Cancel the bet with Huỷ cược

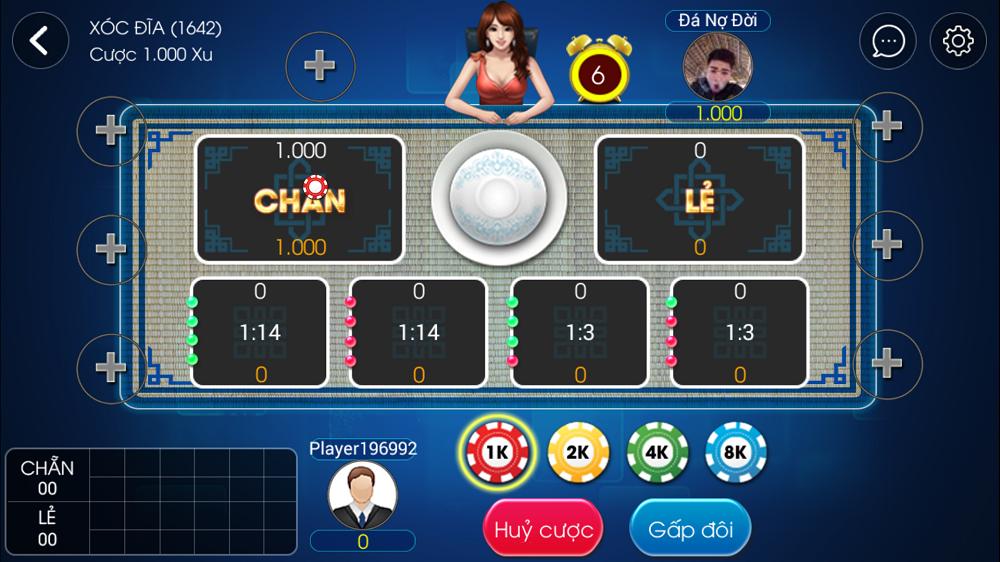coord(544,530)
